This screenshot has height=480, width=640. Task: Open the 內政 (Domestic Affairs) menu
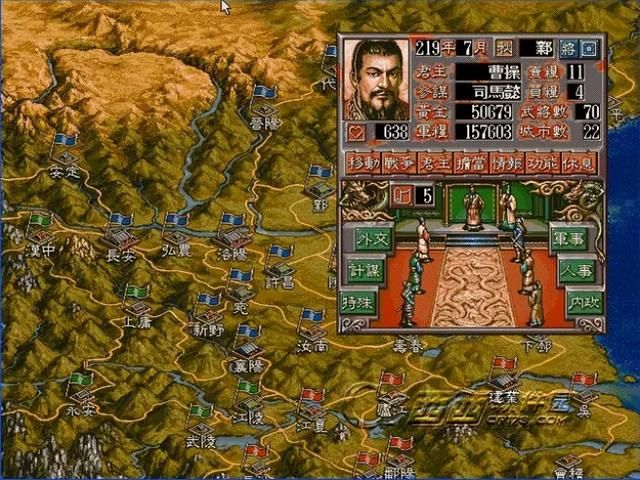pyautogui.click(x=582, y=300)
